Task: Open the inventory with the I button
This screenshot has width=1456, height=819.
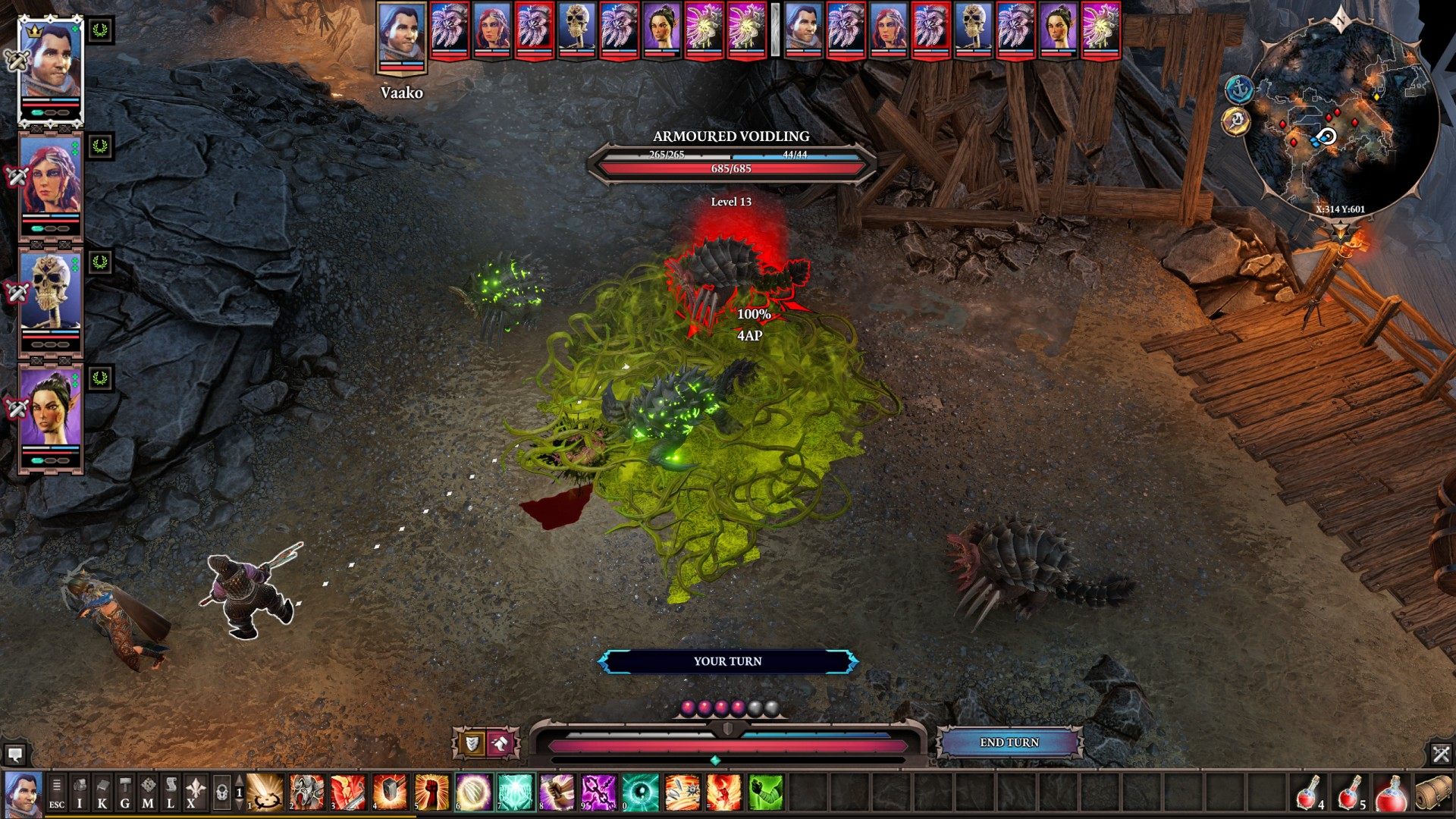Action: tap(80, 792)
